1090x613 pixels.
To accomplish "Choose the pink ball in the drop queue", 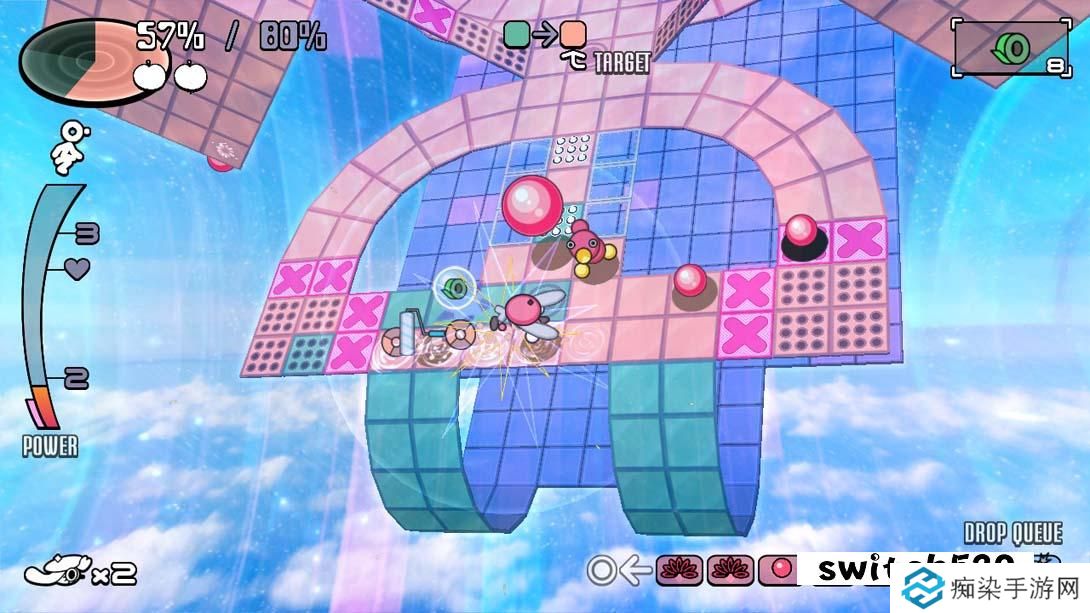I will tap(781, 570).
